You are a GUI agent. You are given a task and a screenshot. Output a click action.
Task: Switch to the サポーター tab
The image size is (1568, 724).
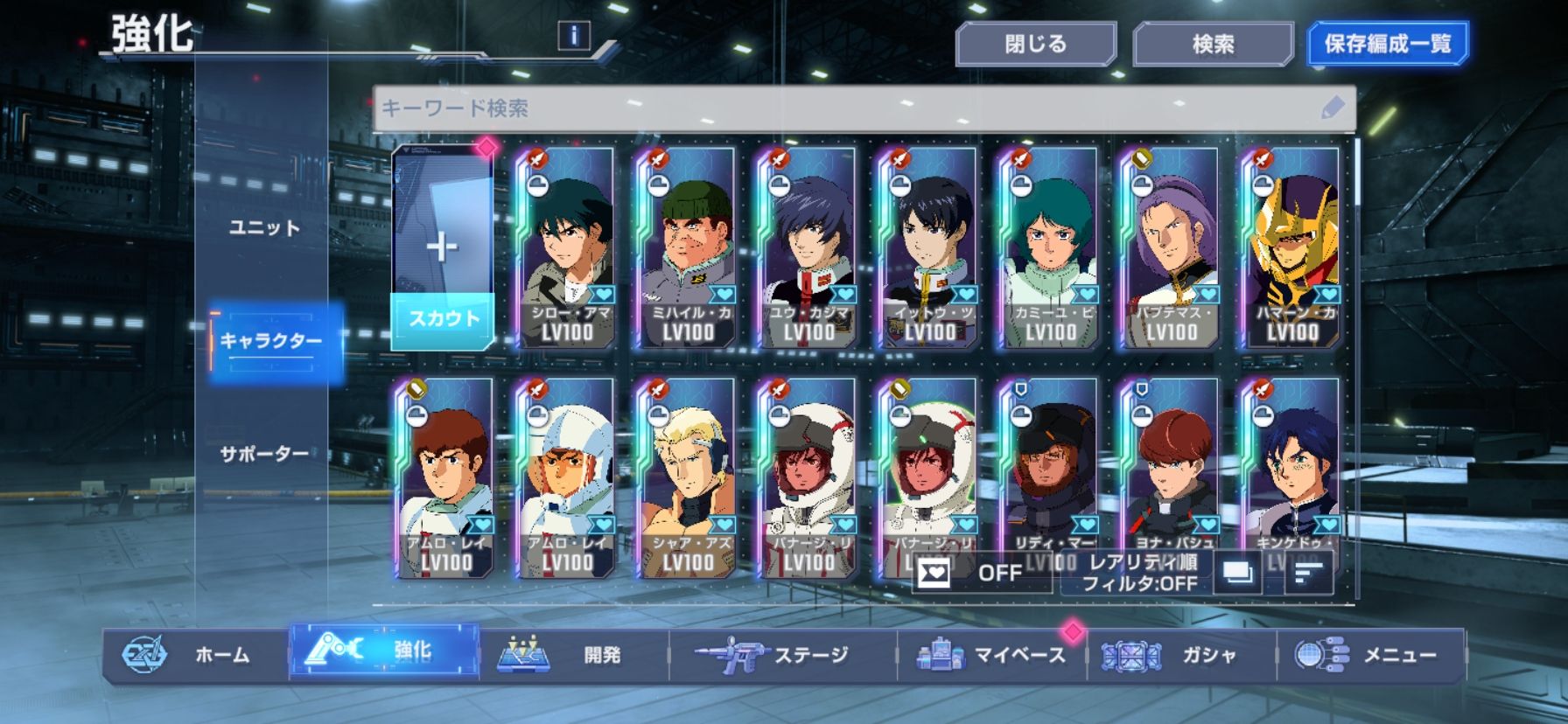point(264,455)
